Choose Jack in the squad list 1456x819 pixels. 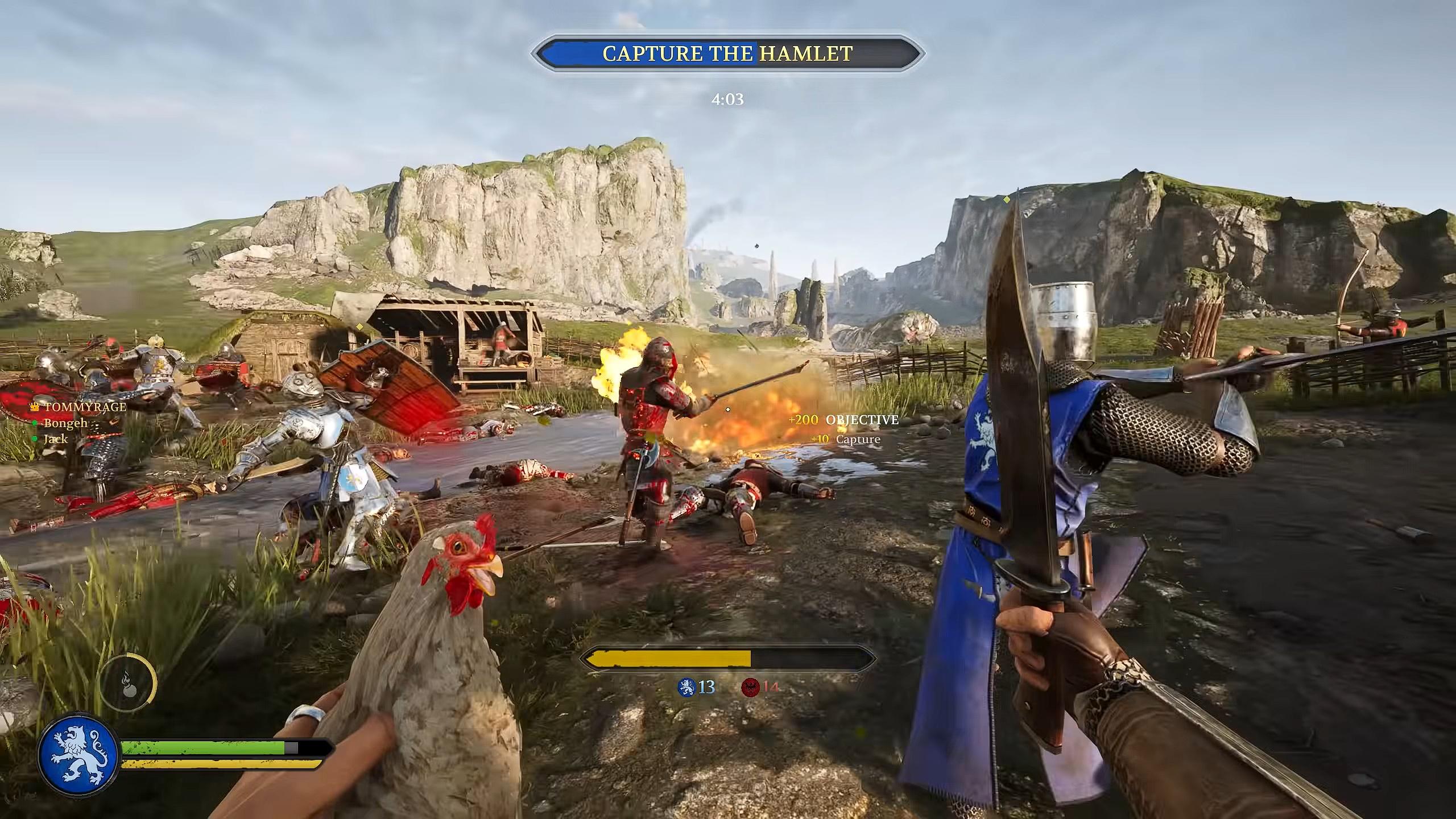56,439
